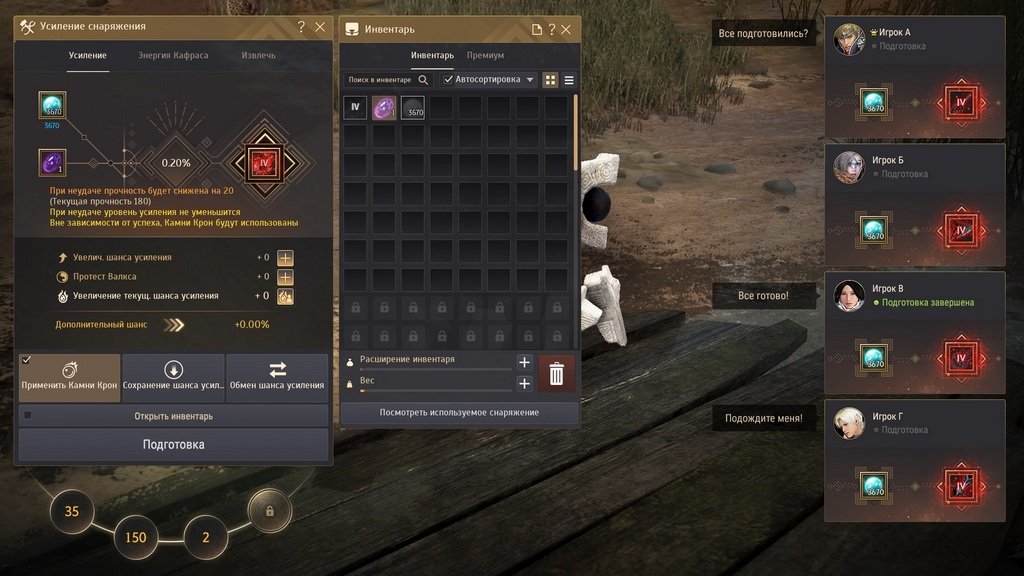
Task: Focus the Поиск в инвентаре field
Action: (x=380, y=80)
